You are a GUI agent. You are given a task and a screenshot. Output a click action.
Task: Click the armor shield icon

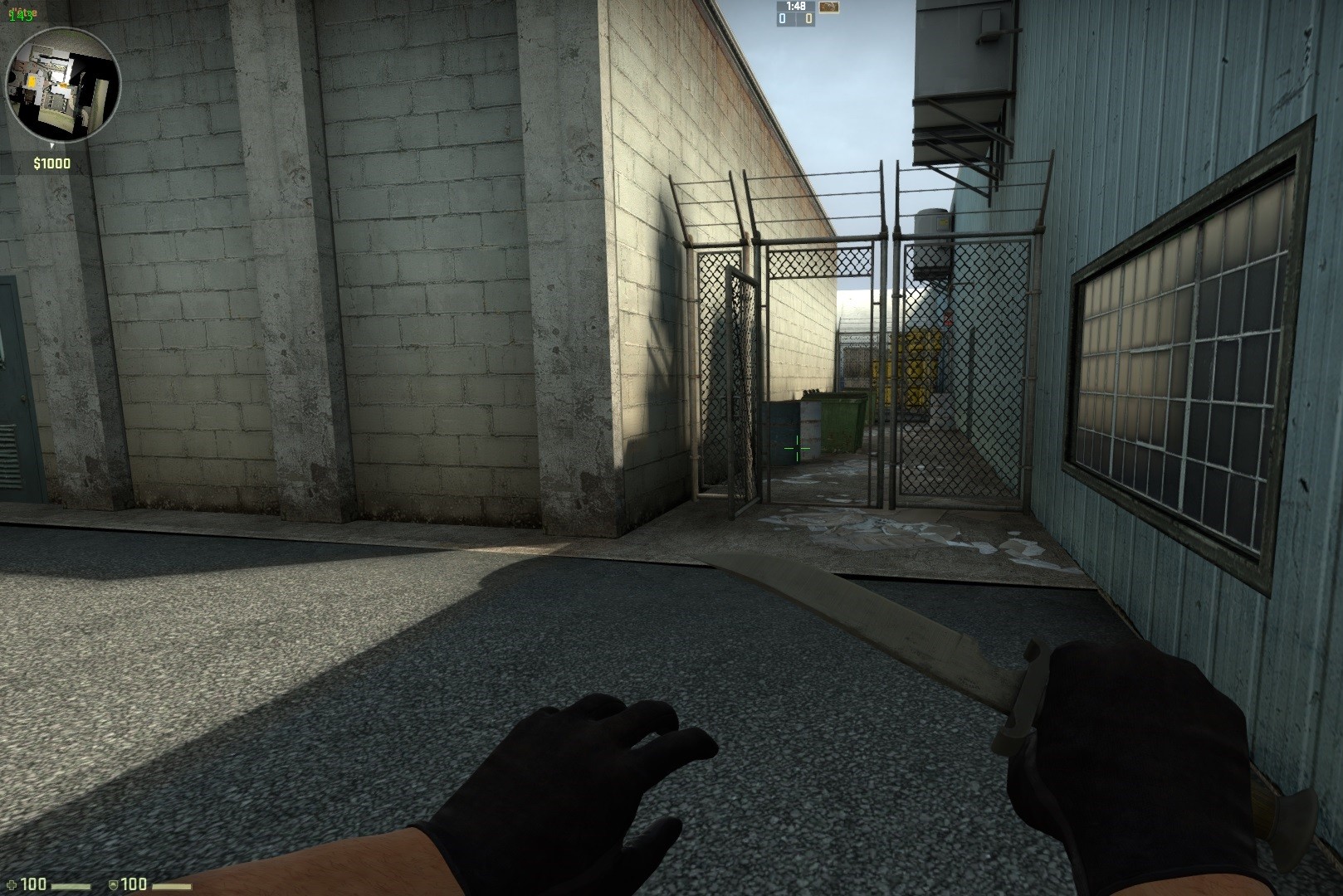114,885
